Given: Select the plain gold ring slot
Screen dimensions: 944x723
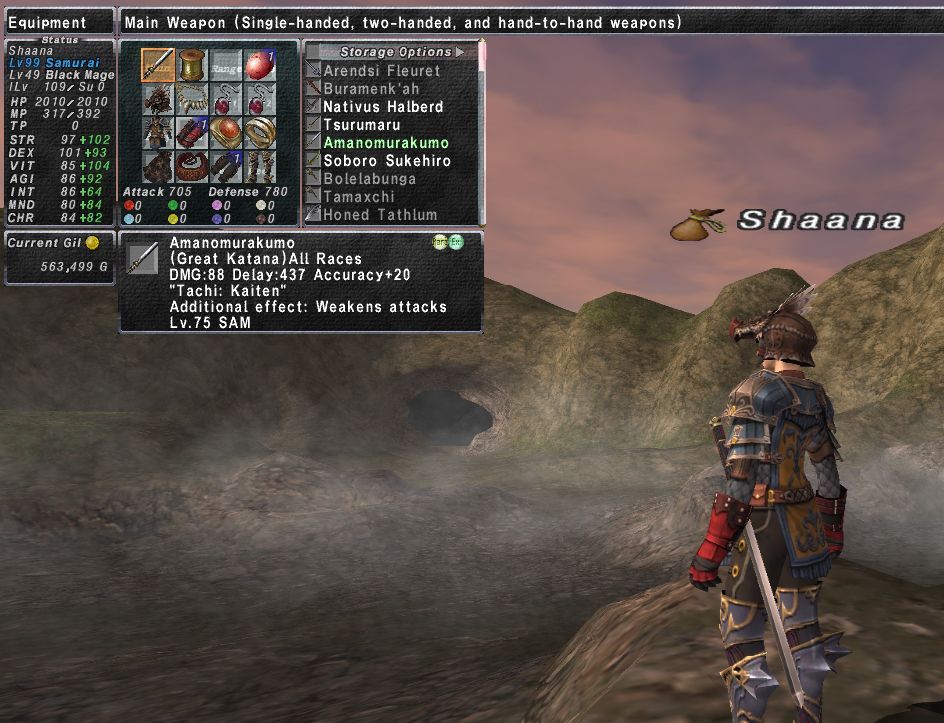Looking at the screenshot, I should [260, 133].
